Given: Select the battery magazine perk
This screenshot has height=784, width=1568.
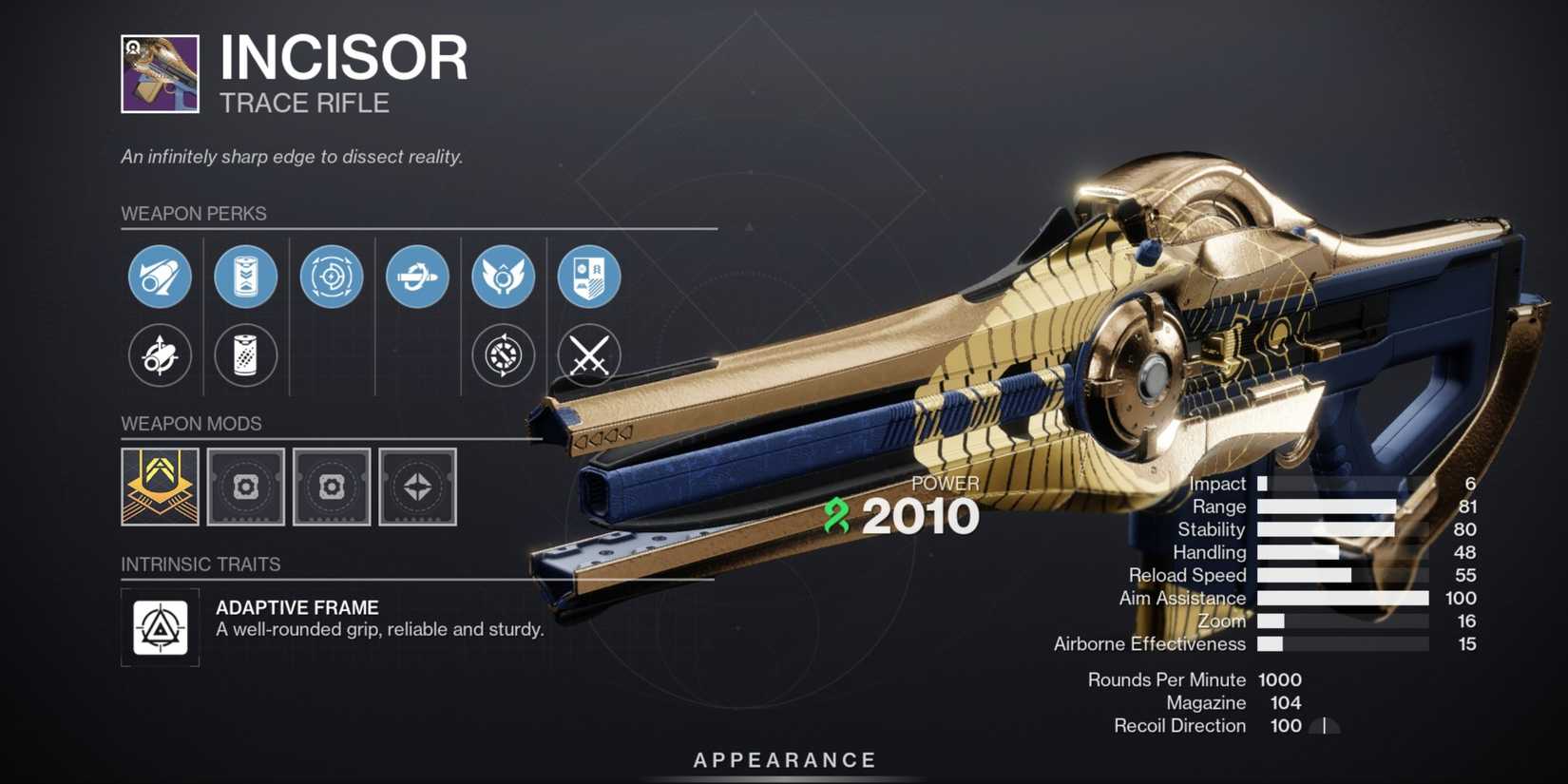Looking at the screenshot, I should pyautogui.click(x=246, y=277).
